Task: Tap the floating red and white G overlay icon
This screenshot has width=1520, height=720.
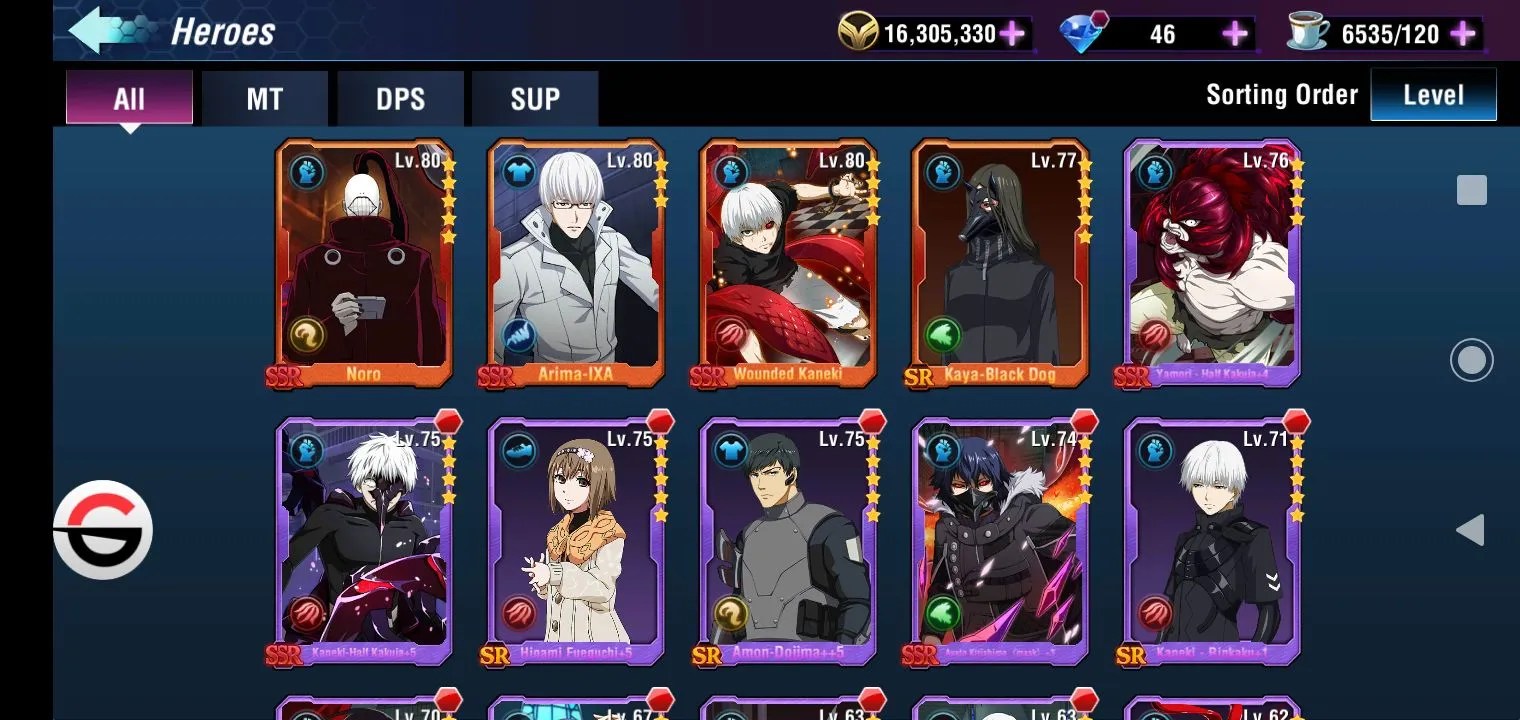Action: (x=103, y=530)
